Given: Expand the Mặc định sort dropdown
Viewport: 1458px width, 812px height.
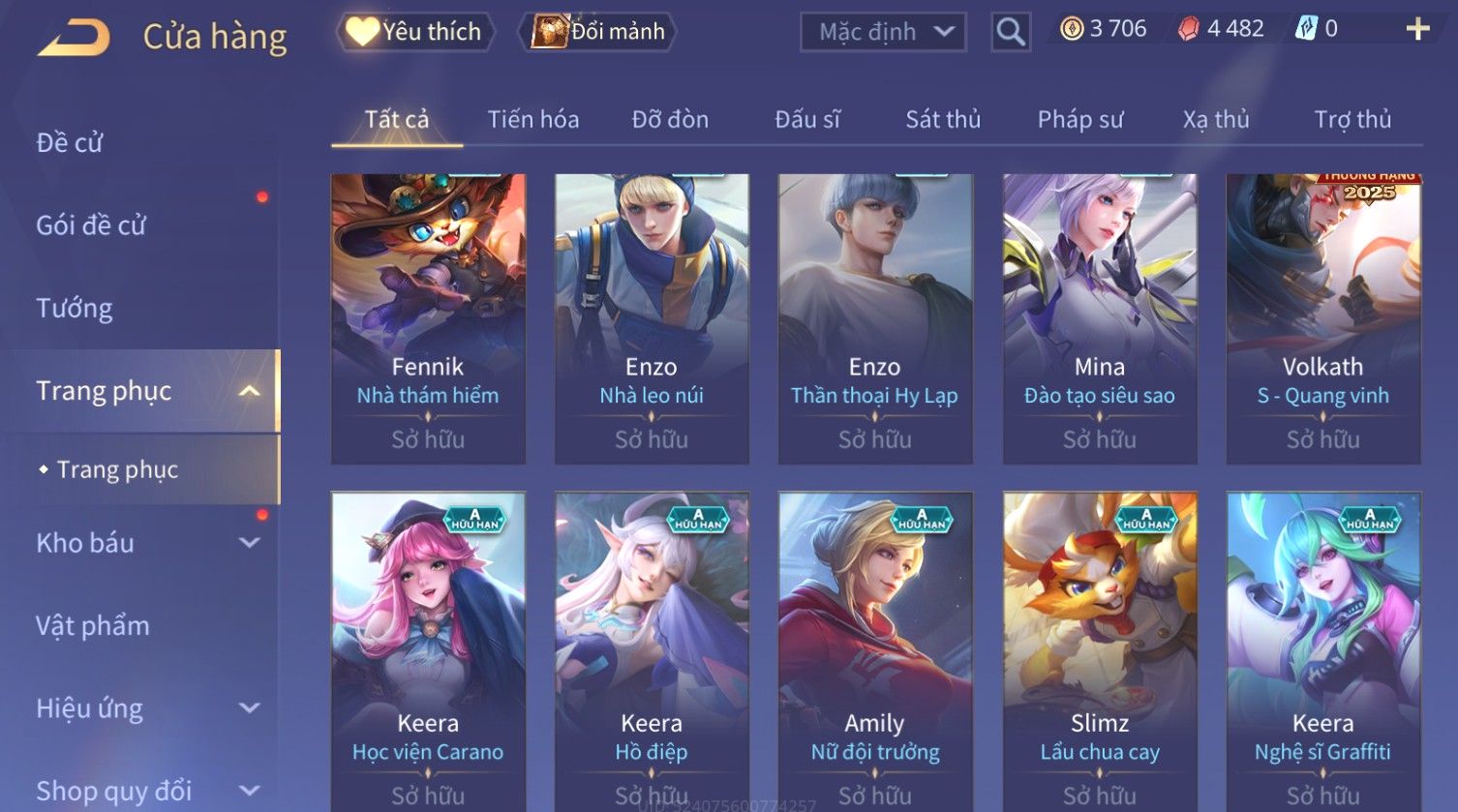Looking at the screenshot, I should 883,32.
